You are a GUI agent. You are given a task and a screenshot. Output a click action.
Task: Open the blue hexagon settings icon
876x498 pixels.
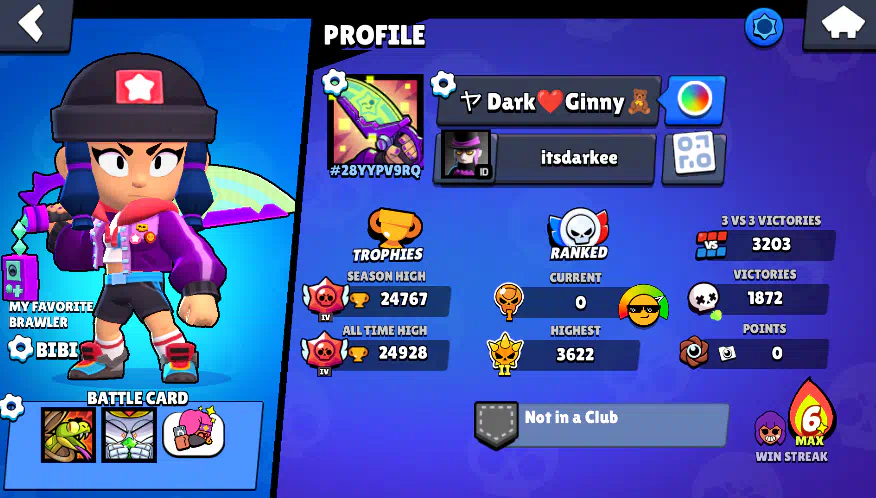point(764,26)
